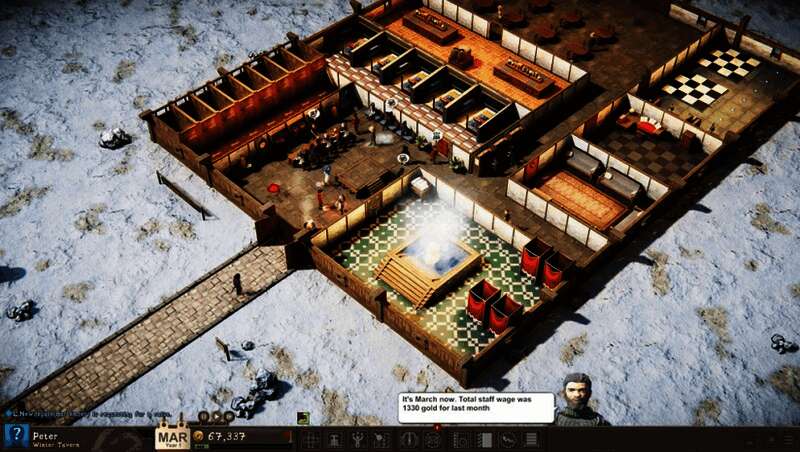Screen dimensions: 800x452
Task: Select the bearded advisor portrait
Action: coord(575,400)
